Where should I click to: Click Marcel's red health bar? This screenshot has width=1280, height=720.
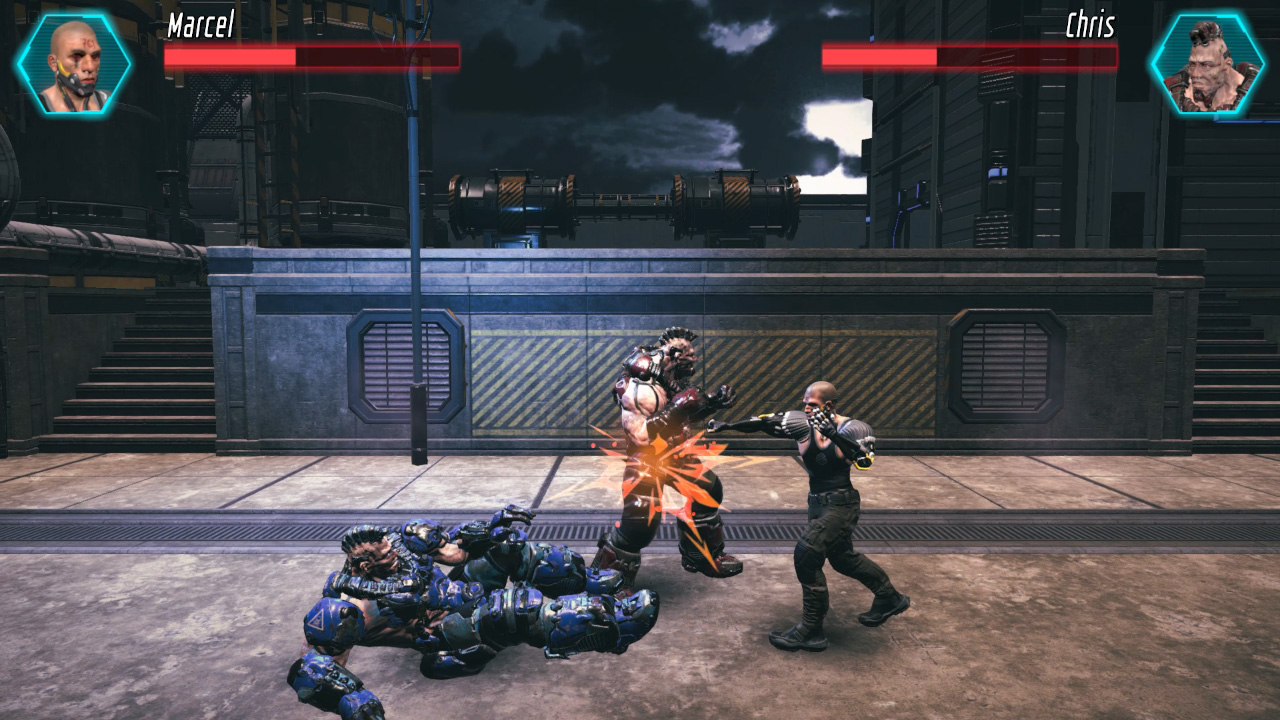230,56
